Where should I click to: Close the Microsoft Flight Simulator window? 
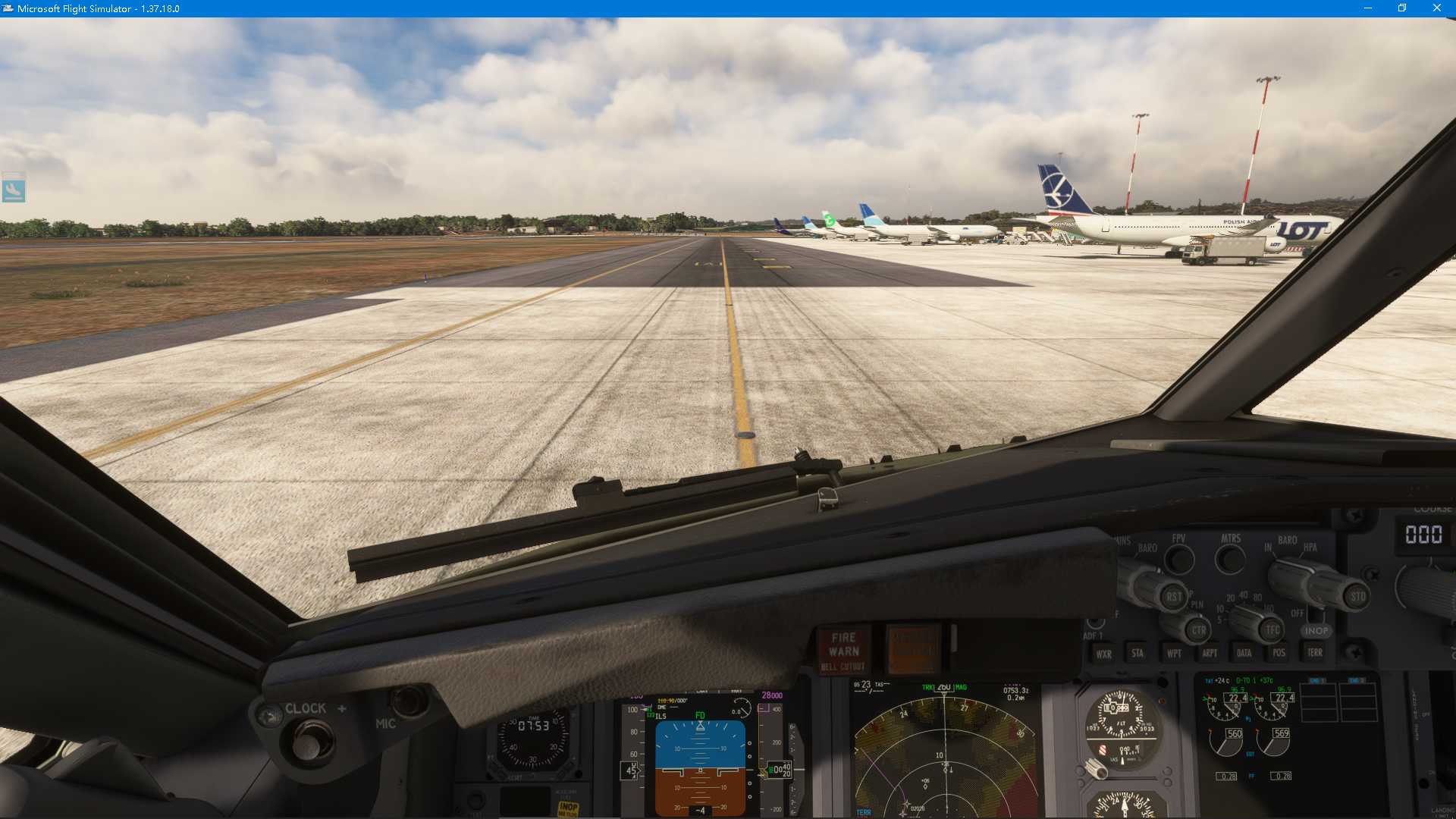(1436, 8)
